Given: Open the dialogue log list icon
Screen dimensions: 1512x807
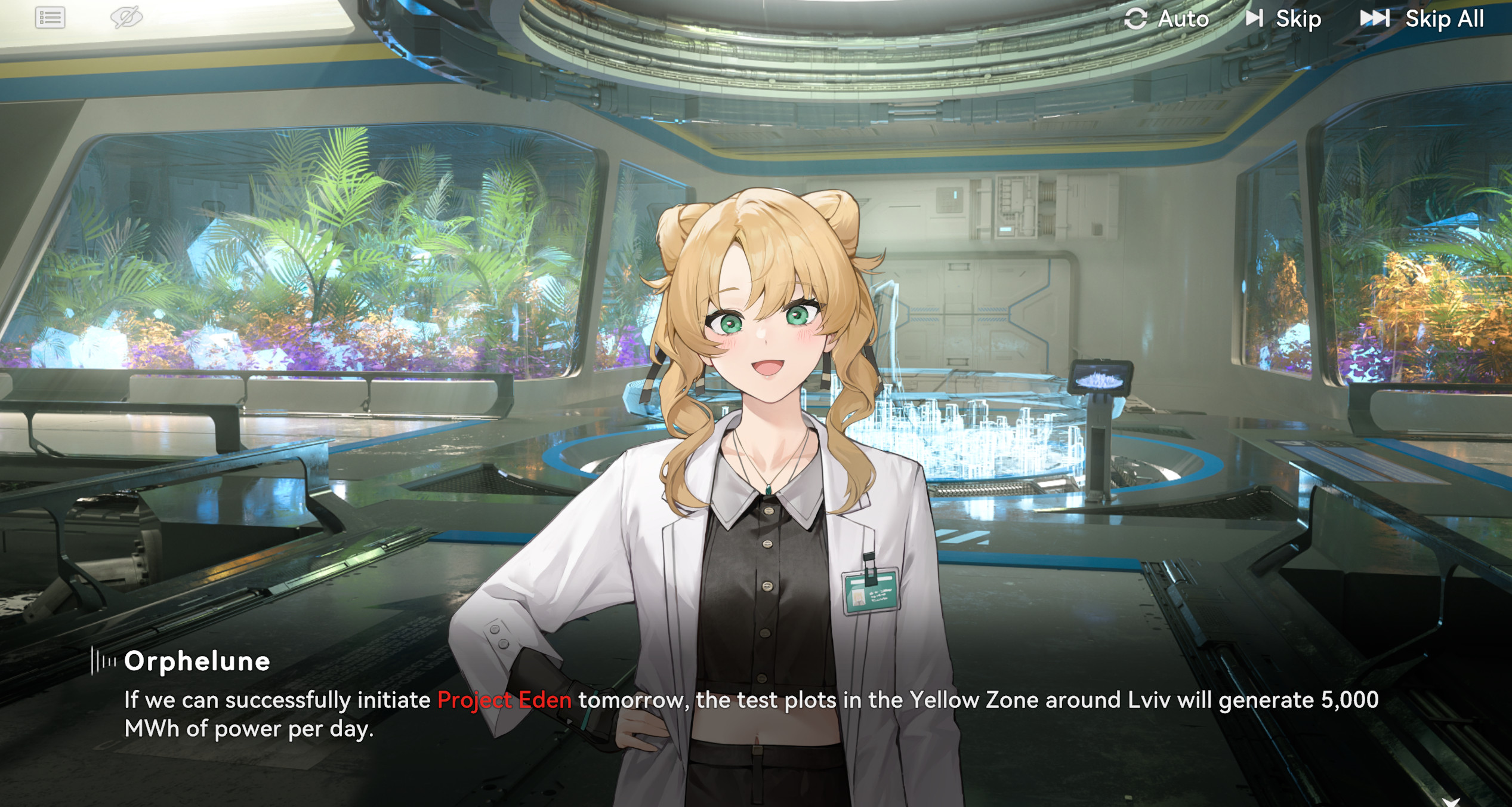Looking at the screenshot, I should coord(50,18).
